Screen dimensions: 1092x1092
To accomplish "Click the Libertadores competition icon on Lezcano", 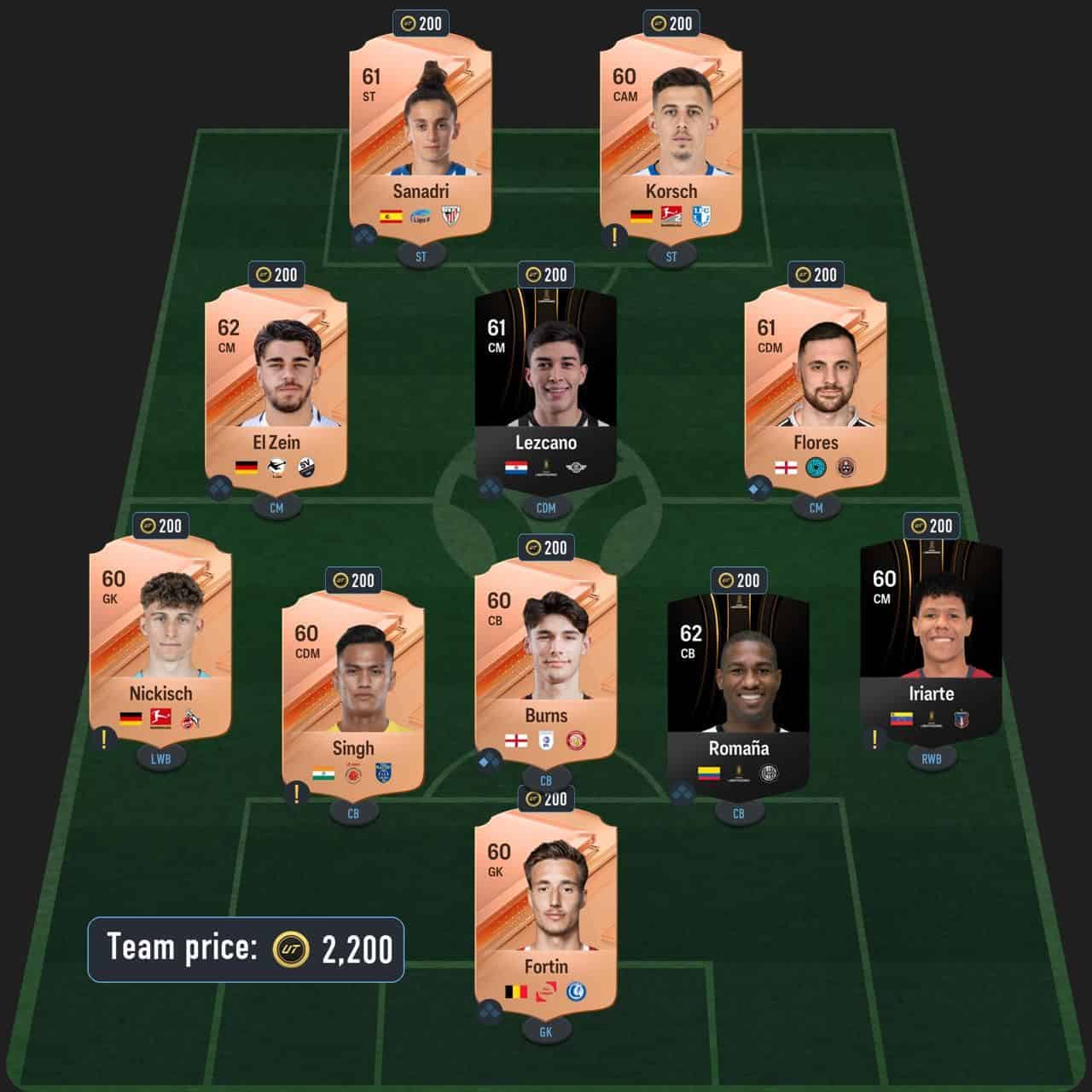I will (x=545, y=468).
